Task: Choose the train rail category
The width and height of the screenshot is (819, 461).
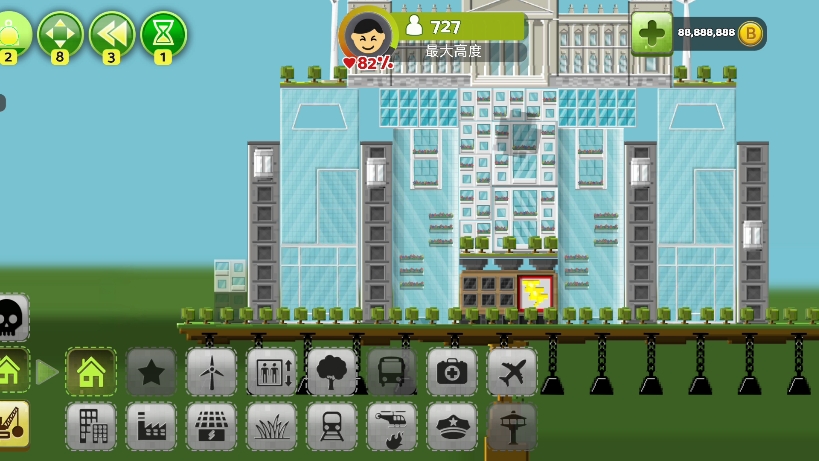Action: (x=331, y=426)
